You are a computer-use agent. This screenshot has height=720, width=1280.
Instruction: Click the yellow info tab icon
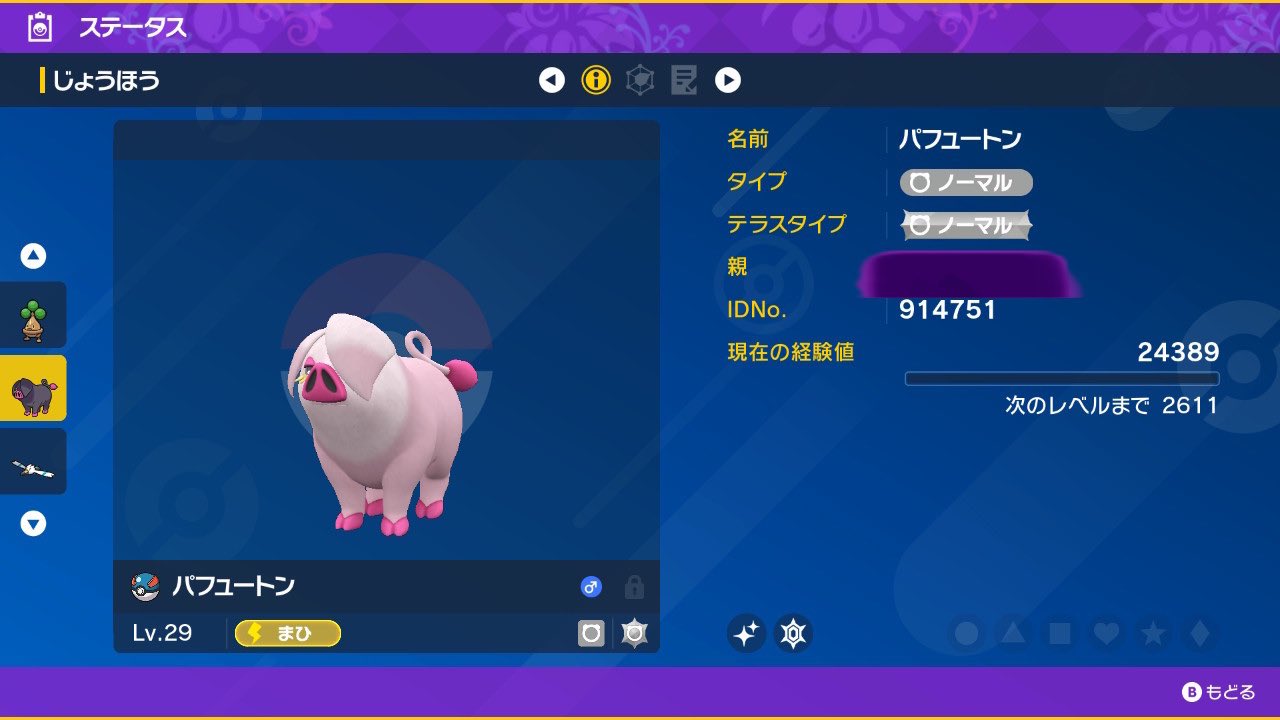click(596, 80)
